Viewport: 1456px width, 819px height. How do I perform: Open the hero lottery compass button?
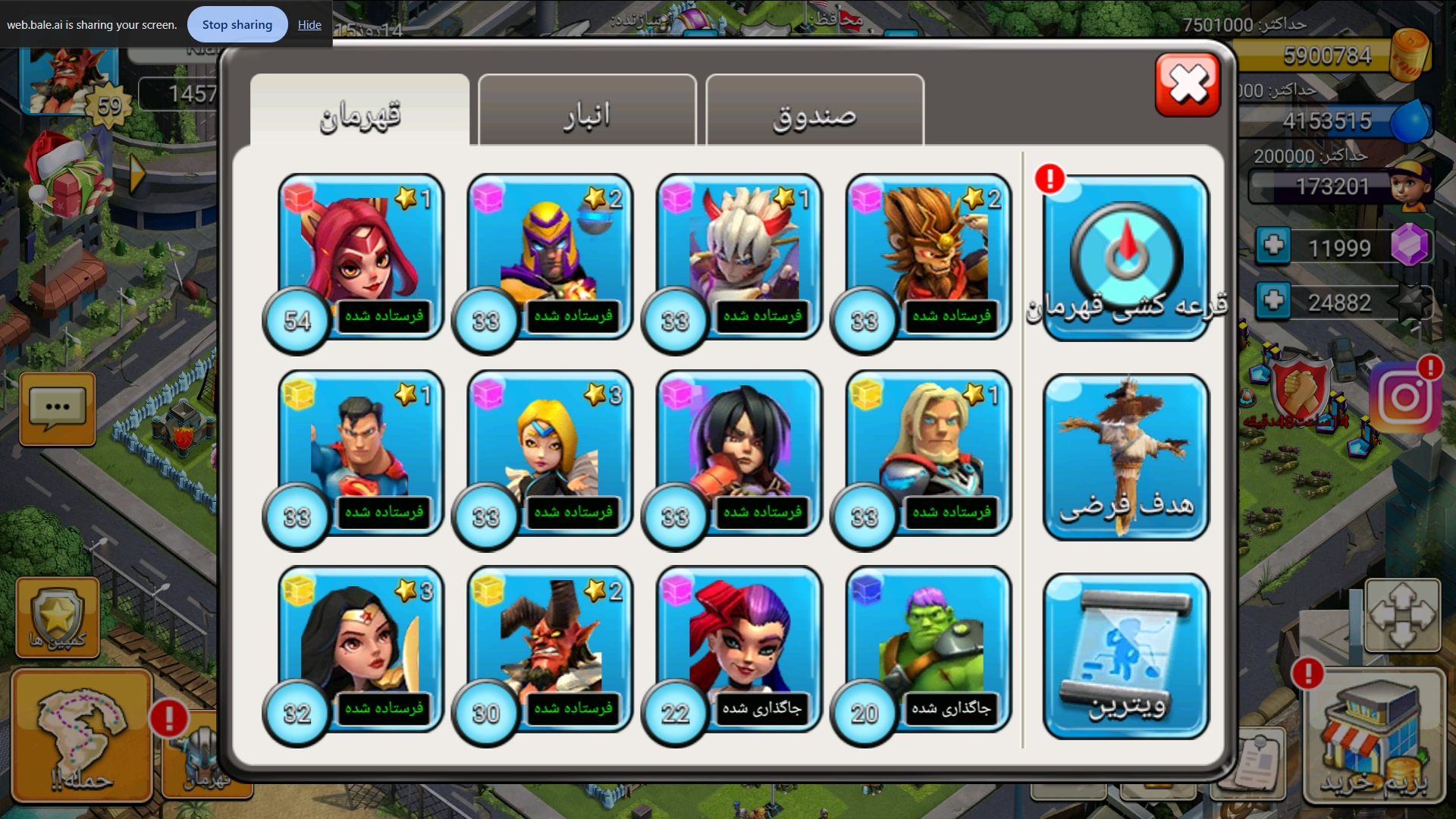(1126, 258)
